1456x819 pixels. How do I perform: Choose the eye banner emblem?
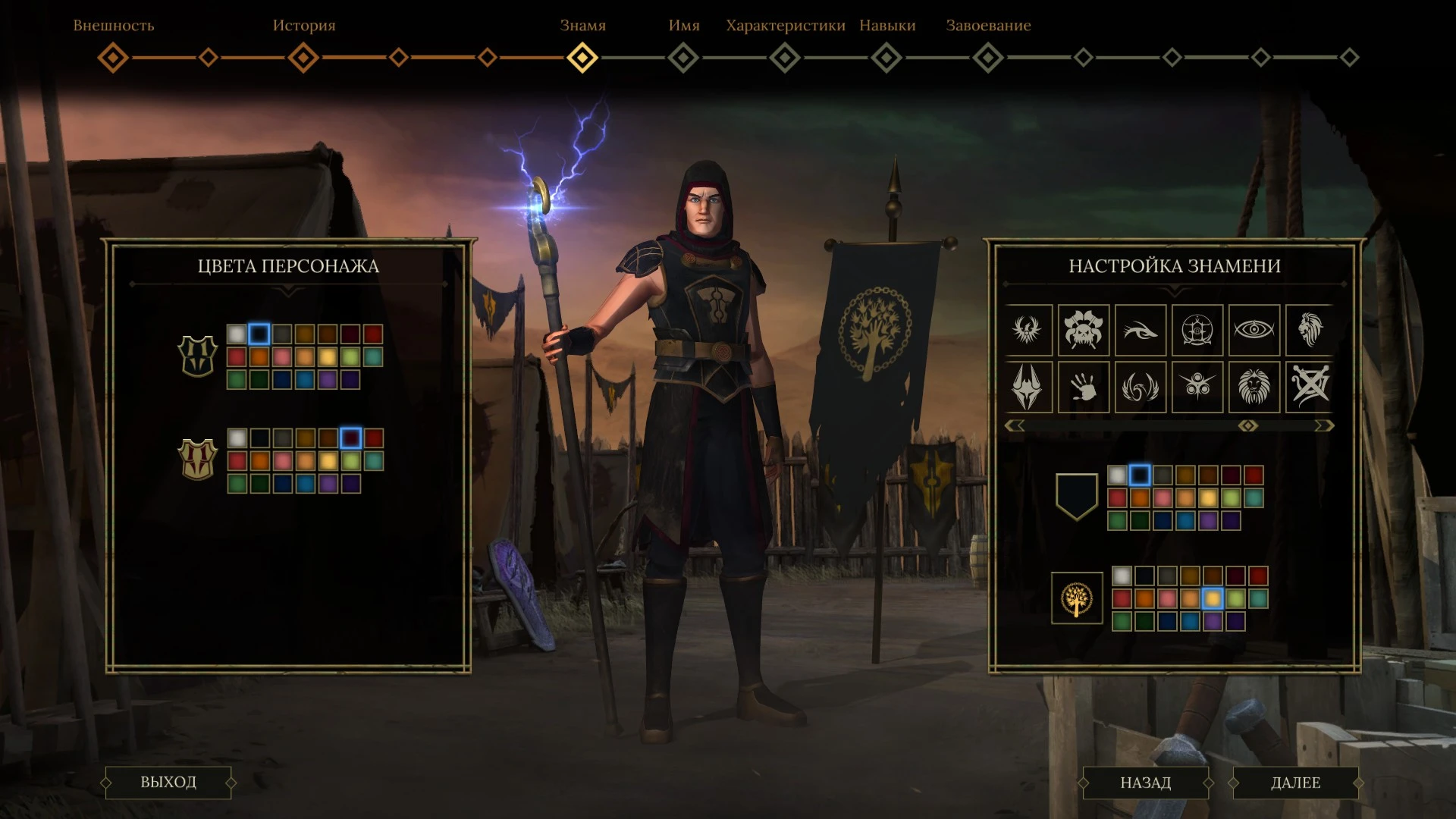(x=1254, y=330)
